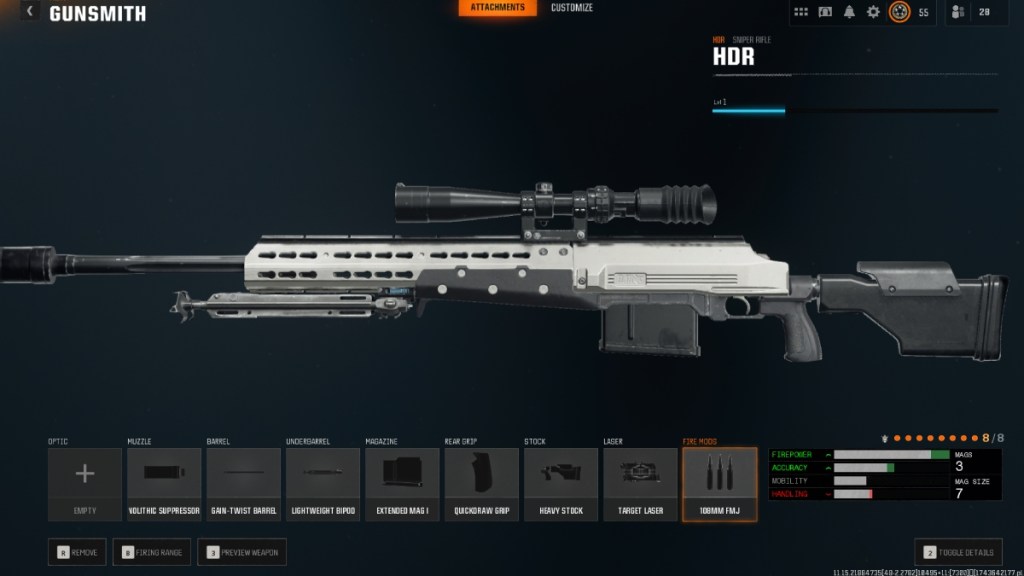The height and width of the screenshot is (576, 1024).
Task: Switch to the Attachments tab
Action: coord(497,8)
